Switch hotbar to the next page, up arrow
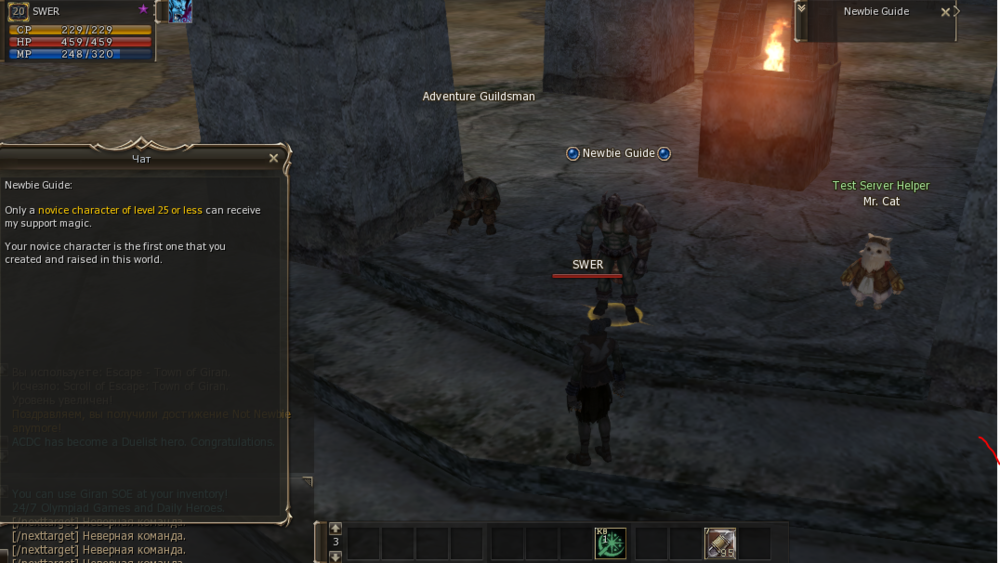This screenshot has width=1000, height=563. [336, 528]
